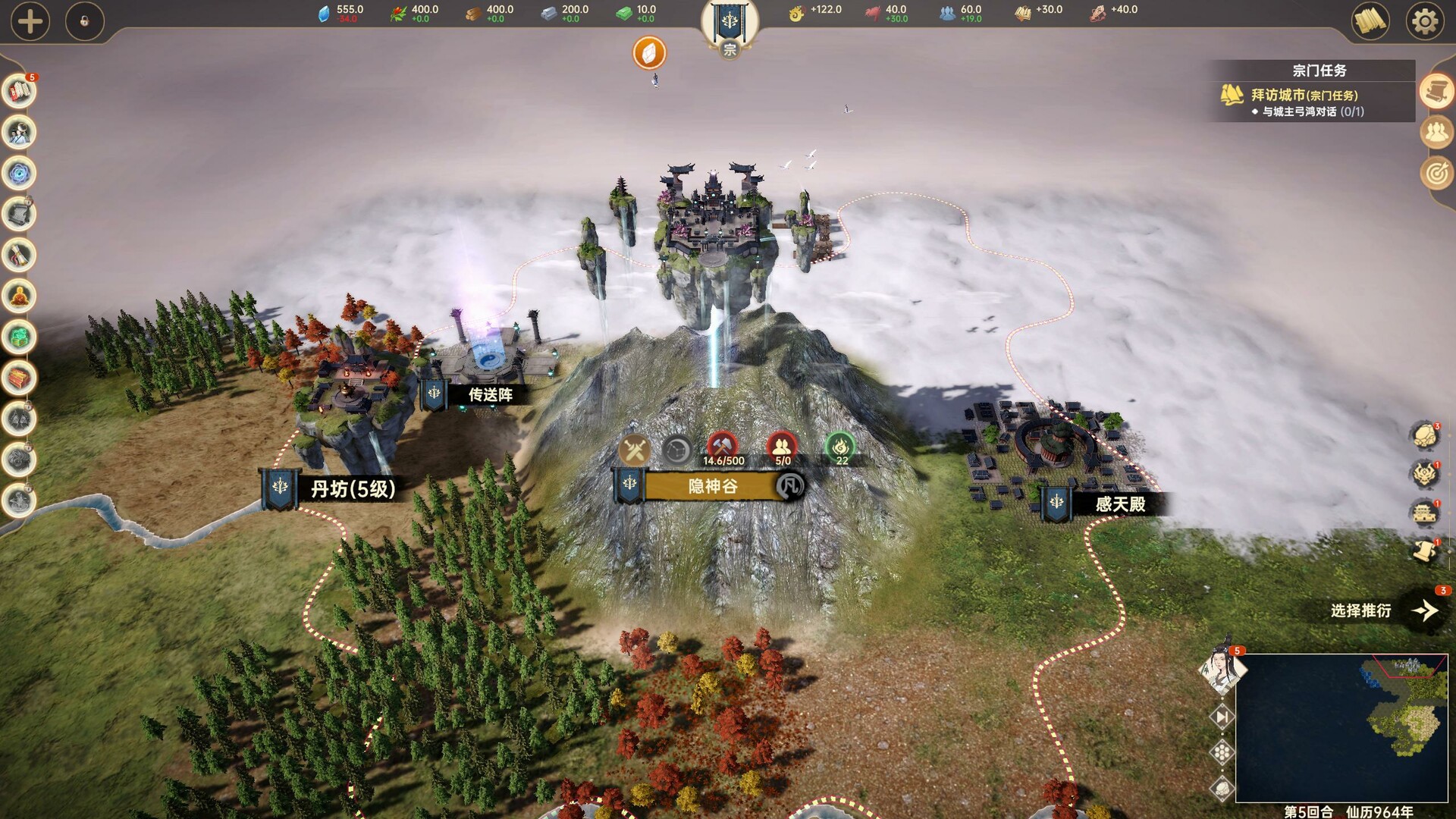The height and width of the screenshot is (819, 1456).
Task: Open the meditating figure cultivation icon
Action: (x=19, y=296)
